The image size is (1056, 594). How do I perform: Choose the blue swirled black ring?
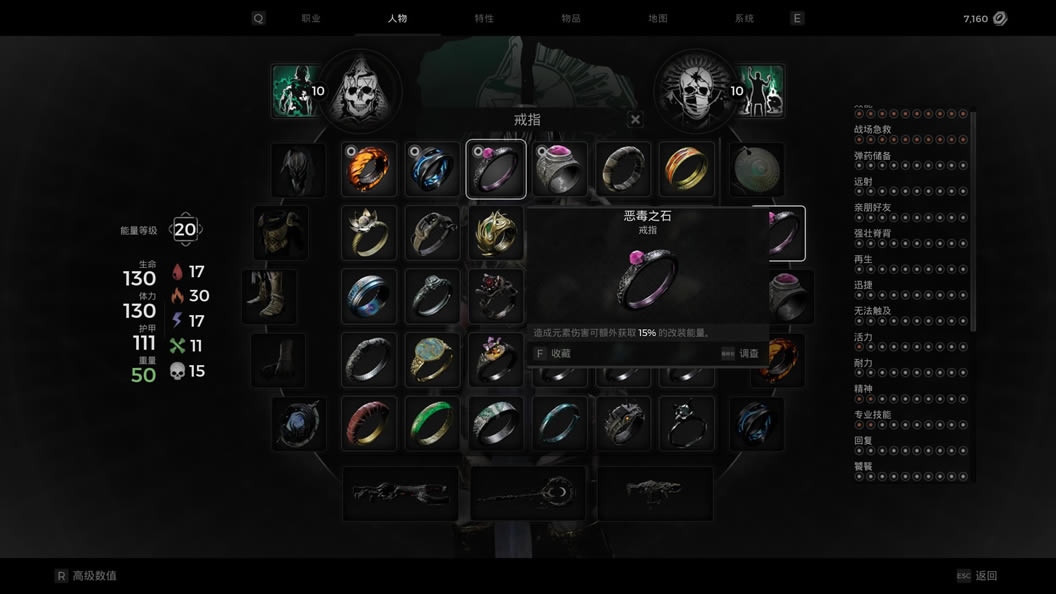click(x=432, y=169)
